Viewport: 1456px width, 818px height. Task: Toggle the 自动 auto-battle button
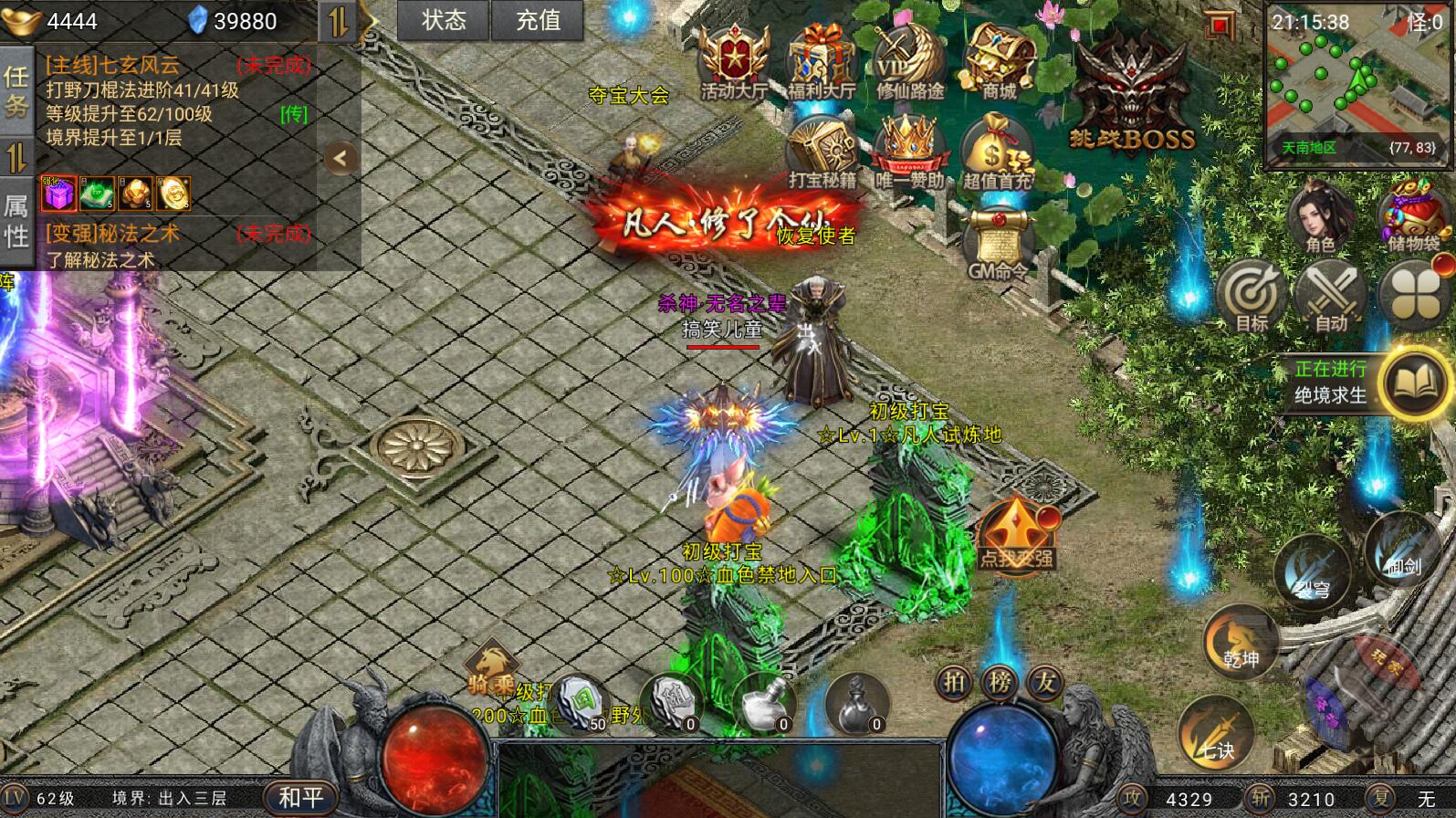pyautogui.click(x=1331, y=297)
